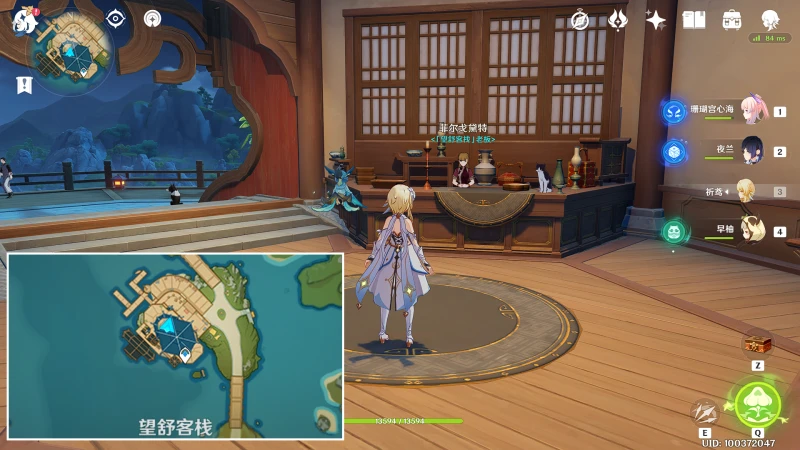Open the backpack inventory
This screenshot has width=800, height=450.
tap(732, 20)
